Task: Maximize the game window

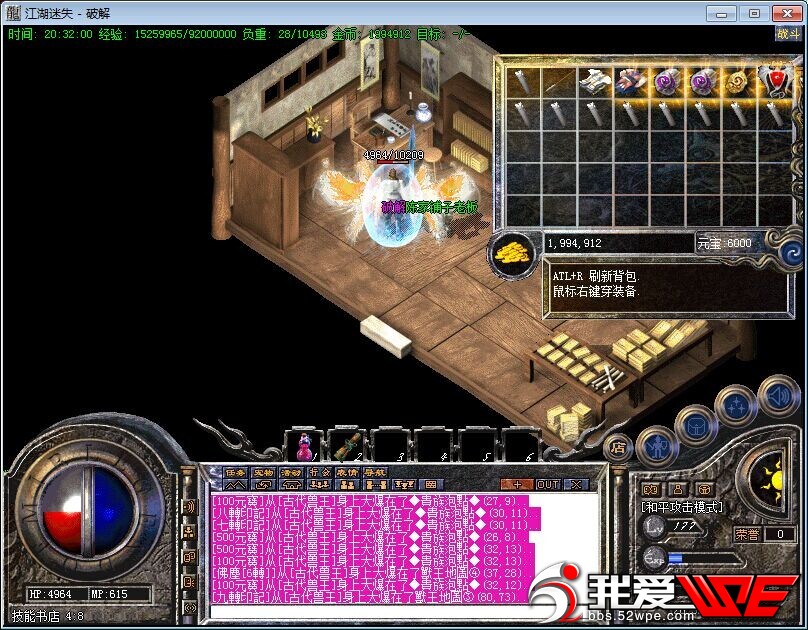Action: pyautogui.click(x=754, y=13)
